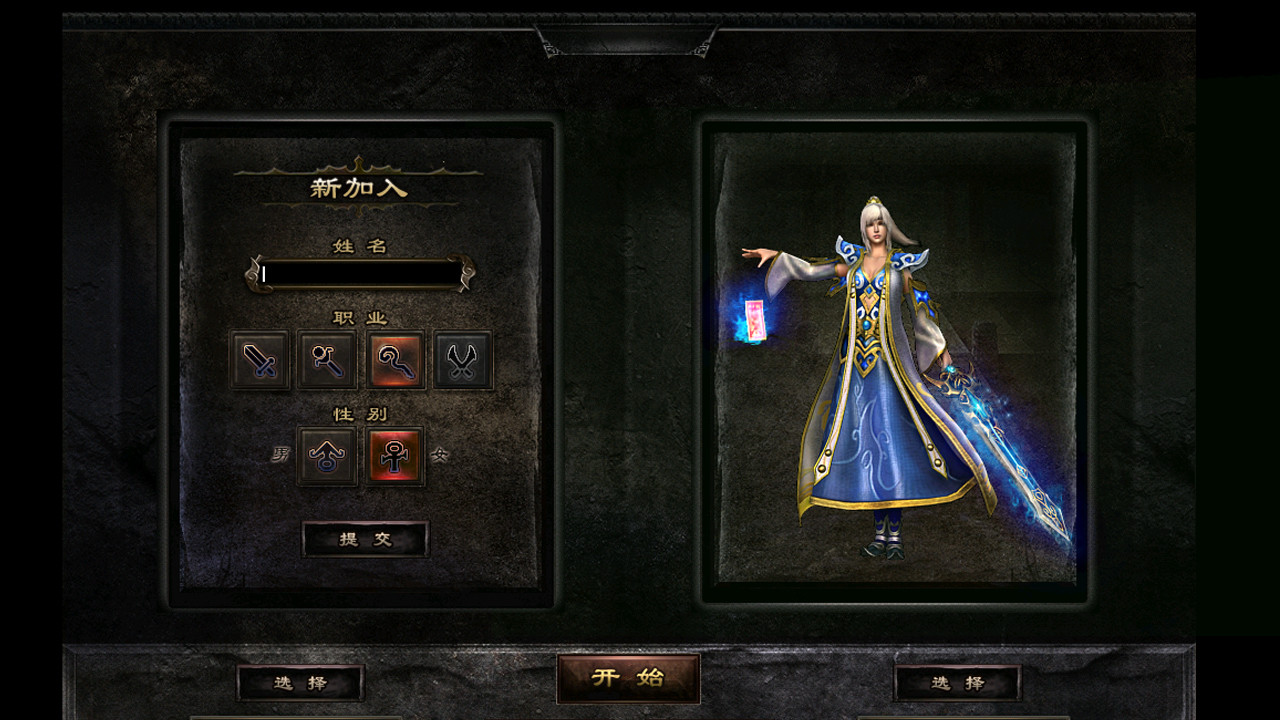Click the top center banner ornament
Image resolution: width=1280 pixels, height=720 pixels.
(628, 40)
